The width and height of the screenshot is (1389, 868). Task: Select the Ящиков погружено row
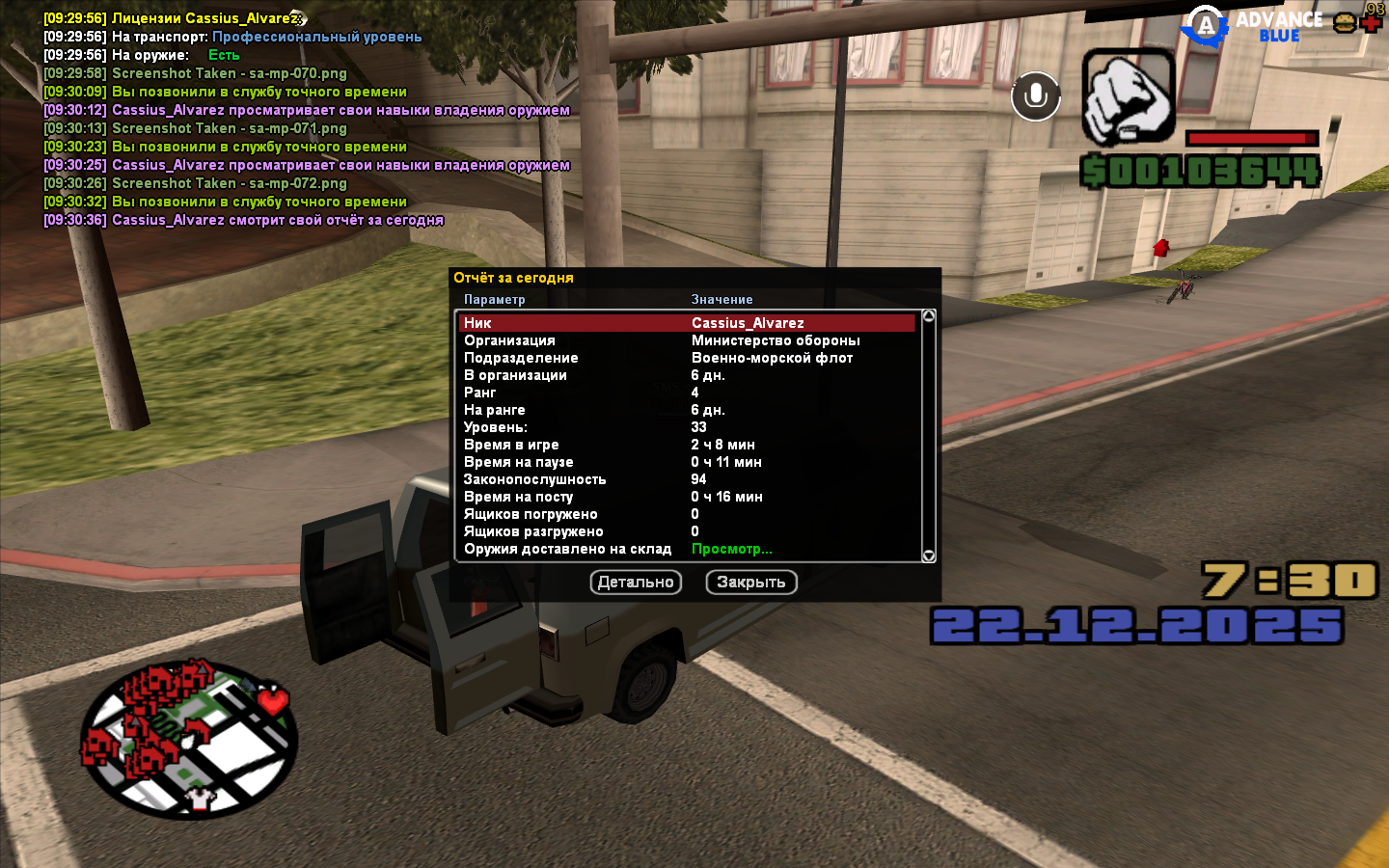point(687,514)
